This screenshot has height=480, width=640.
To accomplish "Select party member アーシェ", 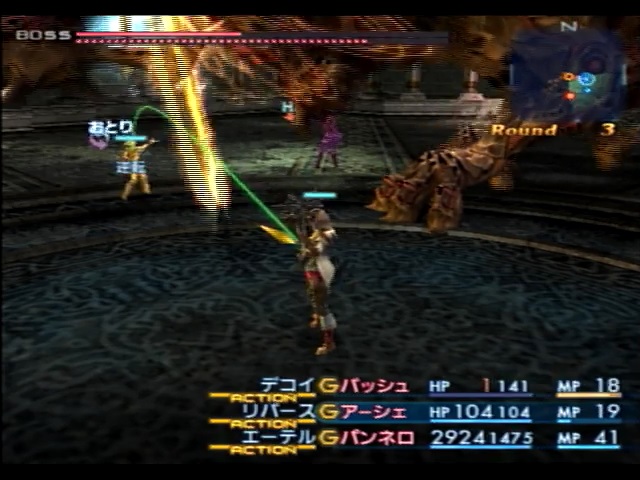I will coord(376,412).
